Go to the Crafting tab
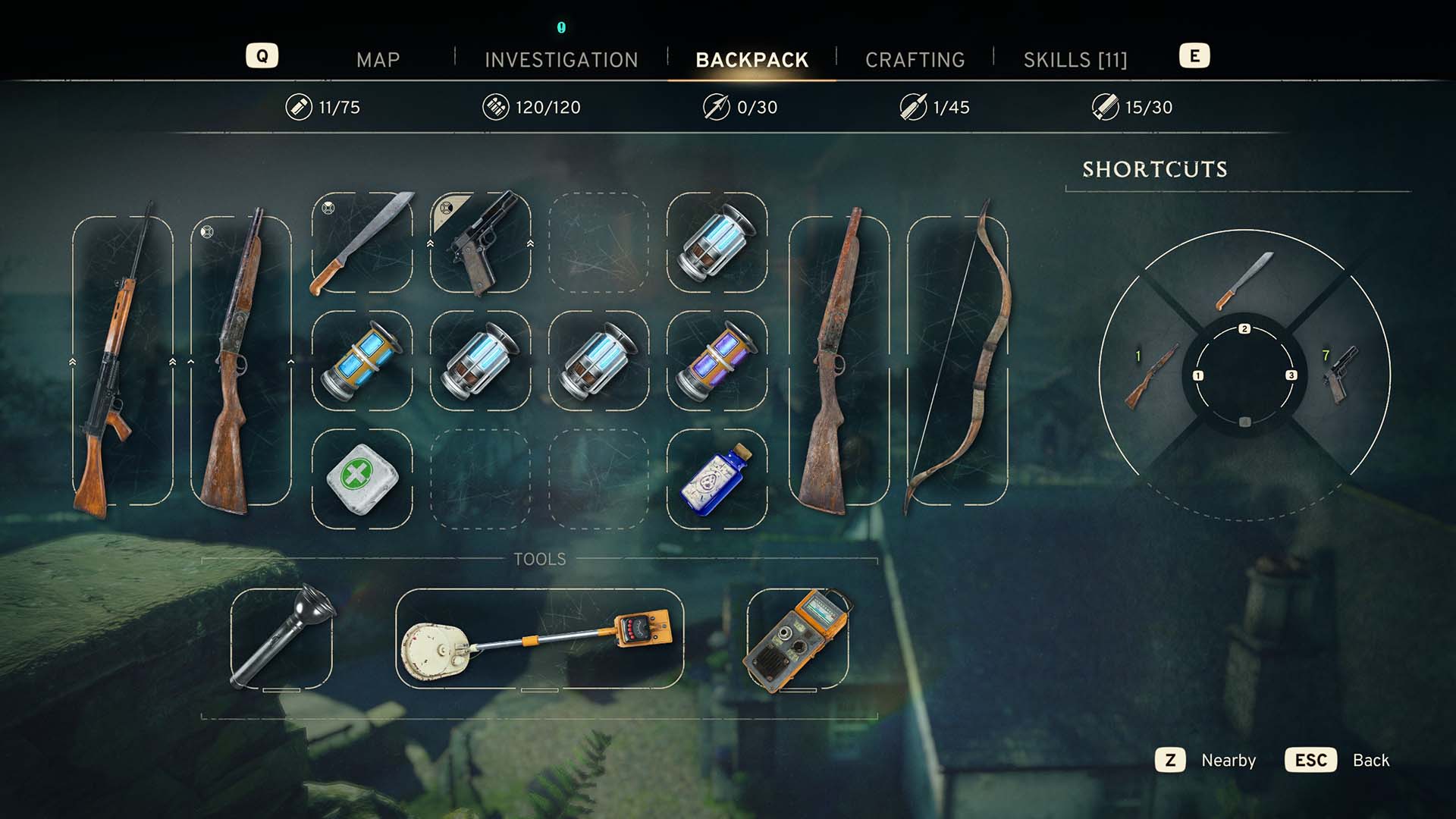The width and height of the screenshot is (1456, 819). pos(915,60)
